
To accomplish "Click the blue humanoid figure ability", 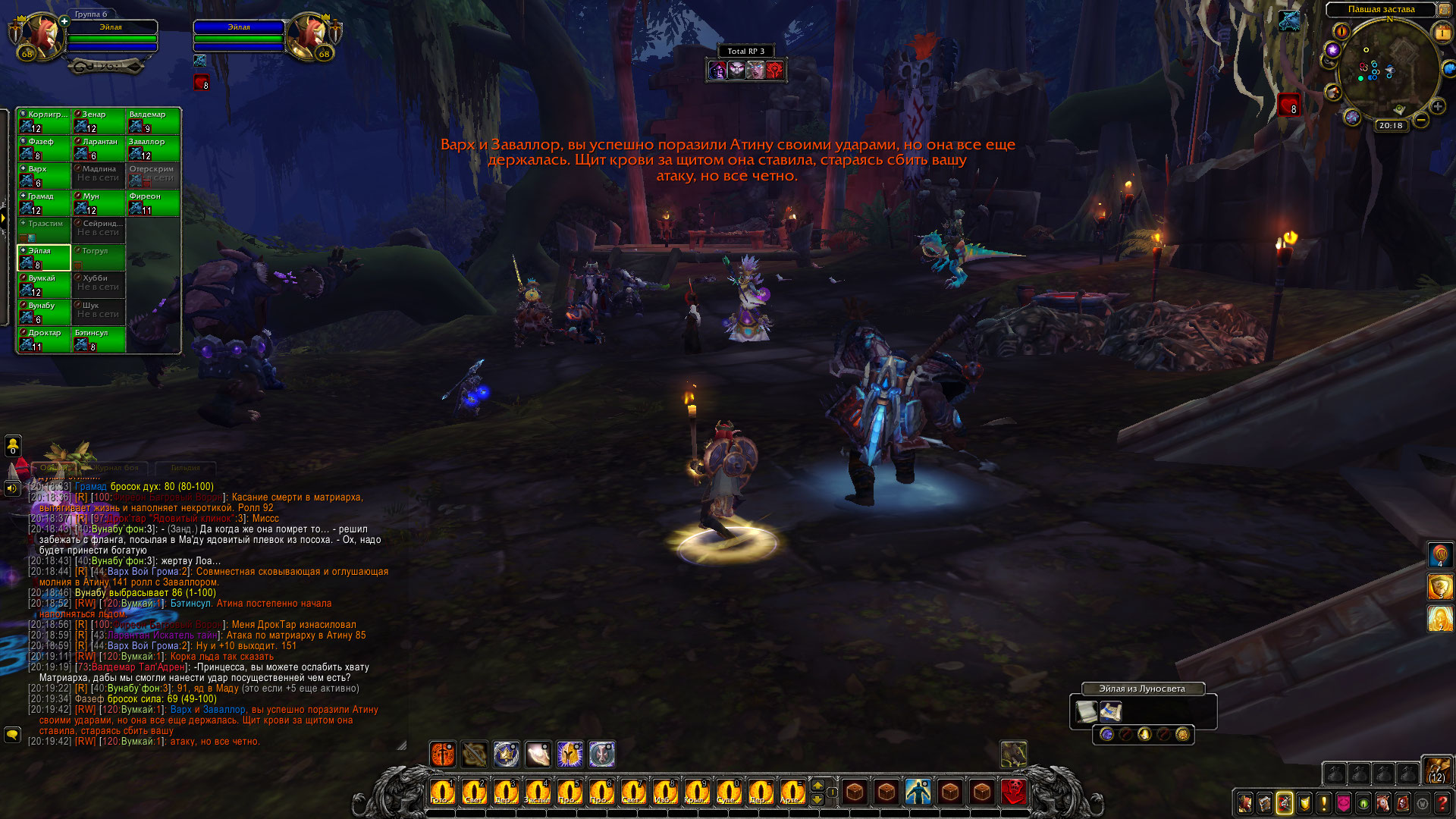I will 918,792.
